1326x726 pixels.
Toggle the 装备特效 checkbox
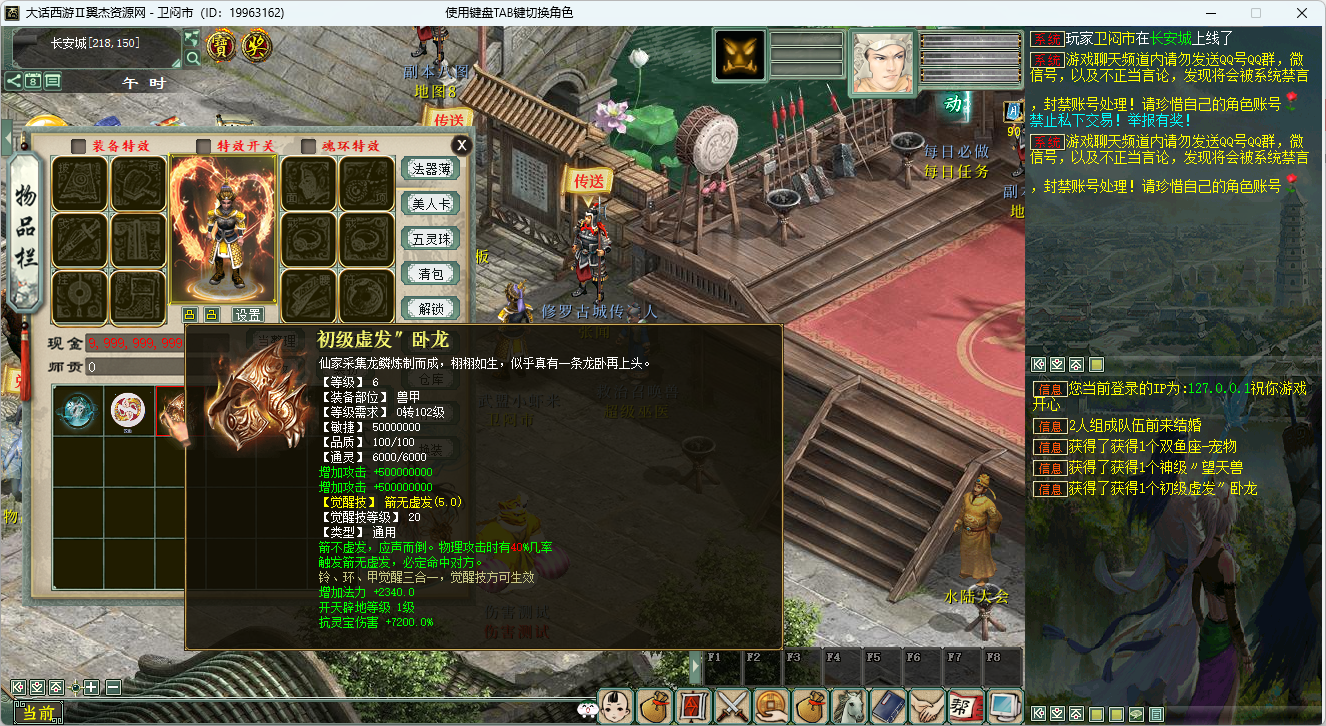[x=78, y=146]
